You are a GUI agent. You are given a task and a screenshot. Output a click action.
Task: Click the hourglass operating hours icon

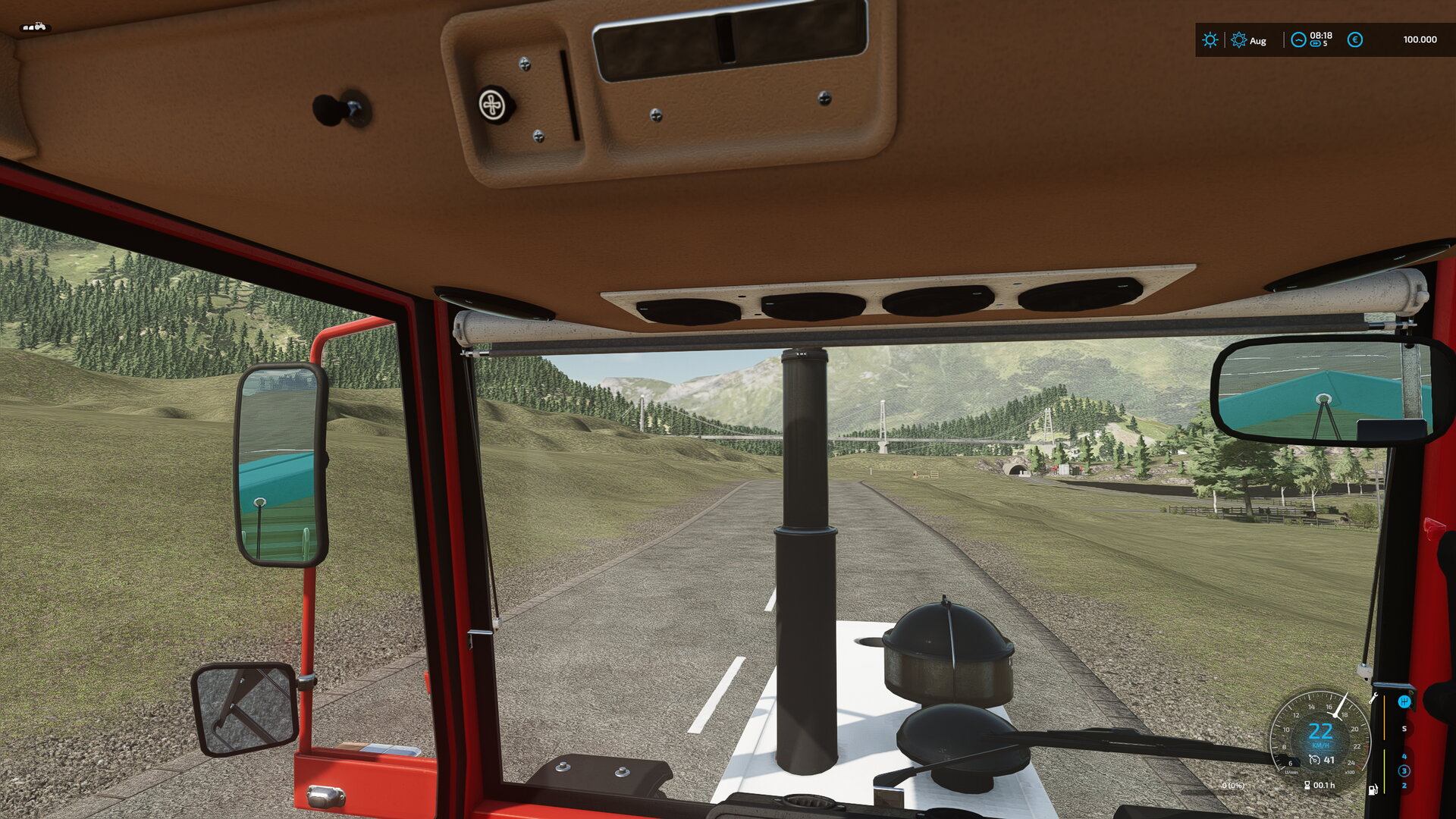tap(1307, 786)
